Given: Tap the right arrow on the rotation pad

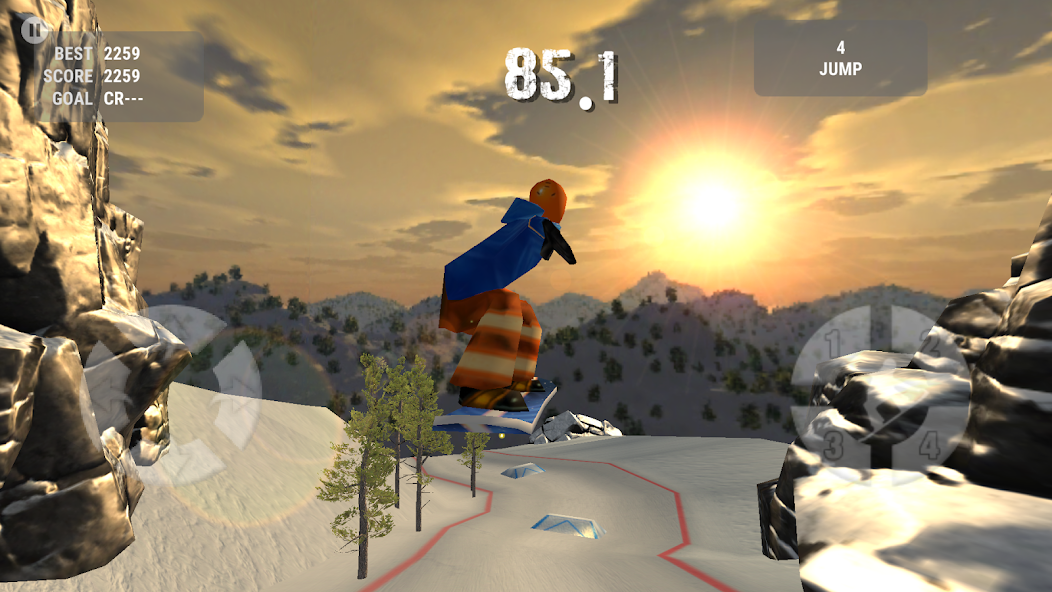Looking at the screenshot, I should pos(238,393).
